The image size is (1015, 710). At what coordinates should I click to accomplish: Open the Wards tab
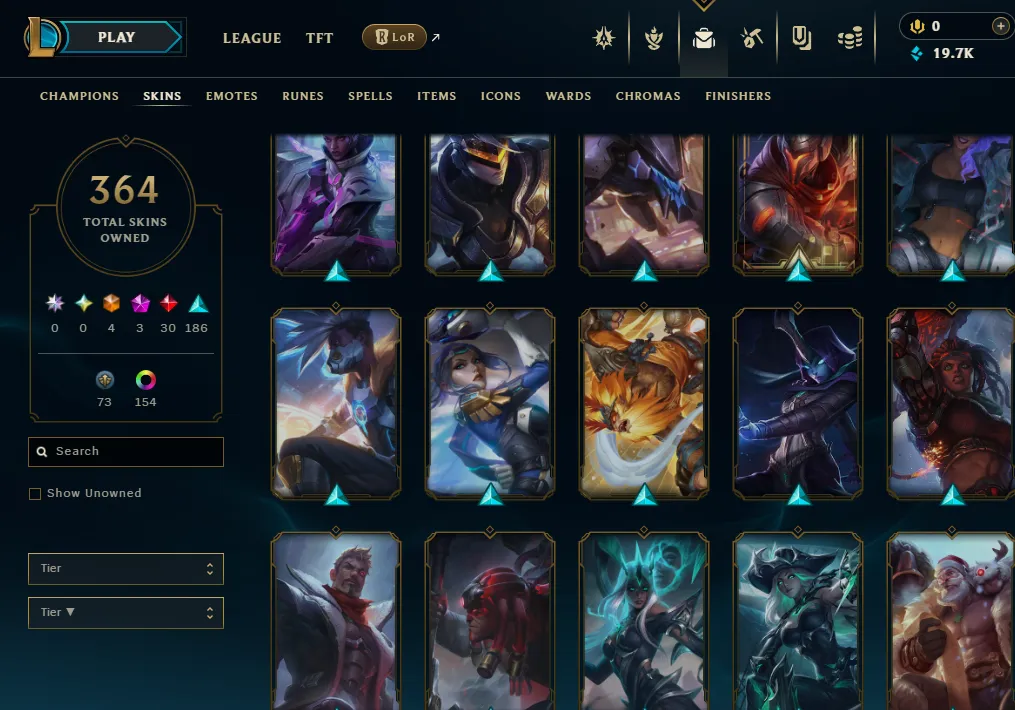pos(568,96)
